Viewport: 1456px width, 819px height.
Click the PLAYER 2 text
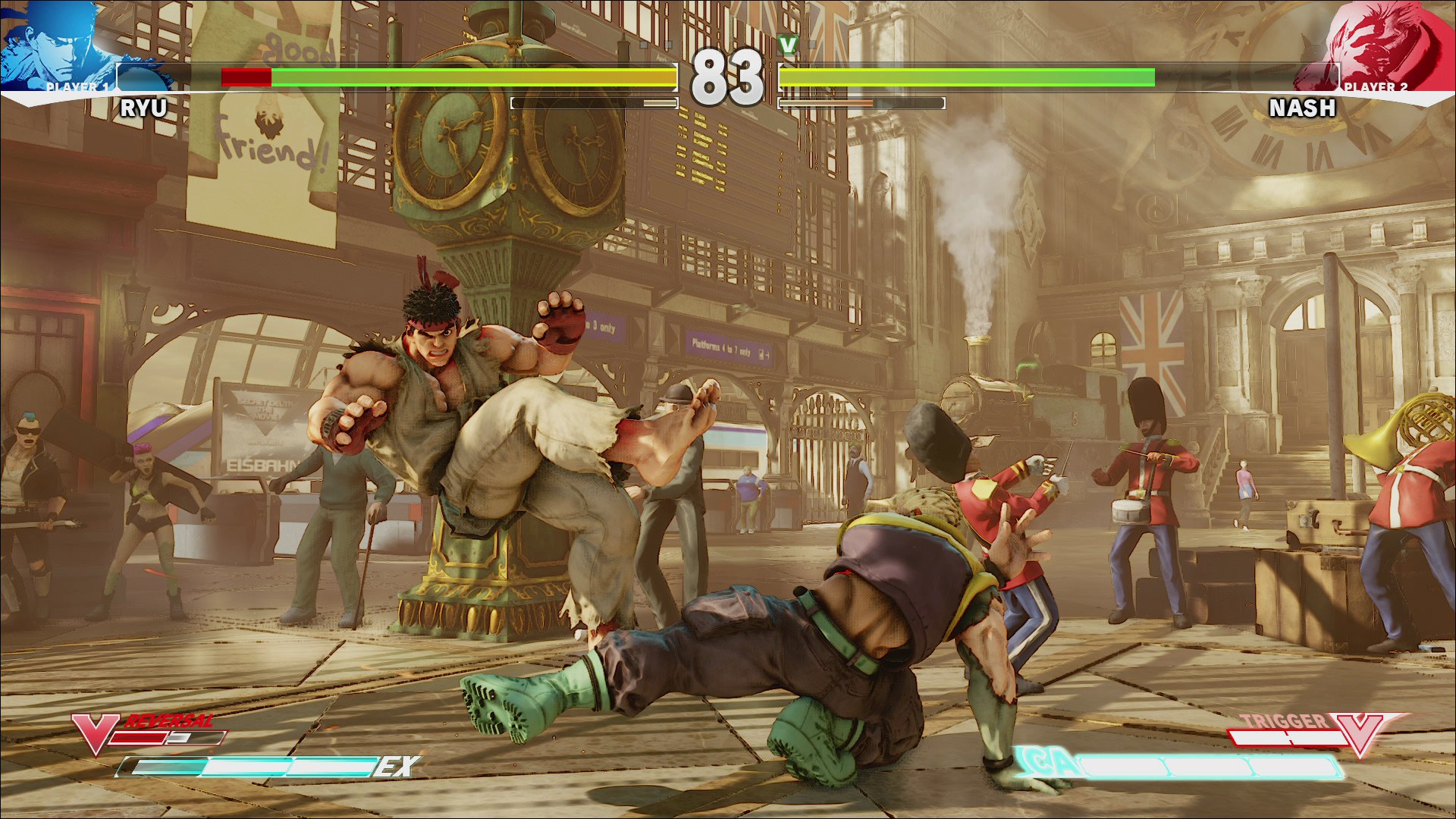pyautogui.click(x=1376, y=88)
